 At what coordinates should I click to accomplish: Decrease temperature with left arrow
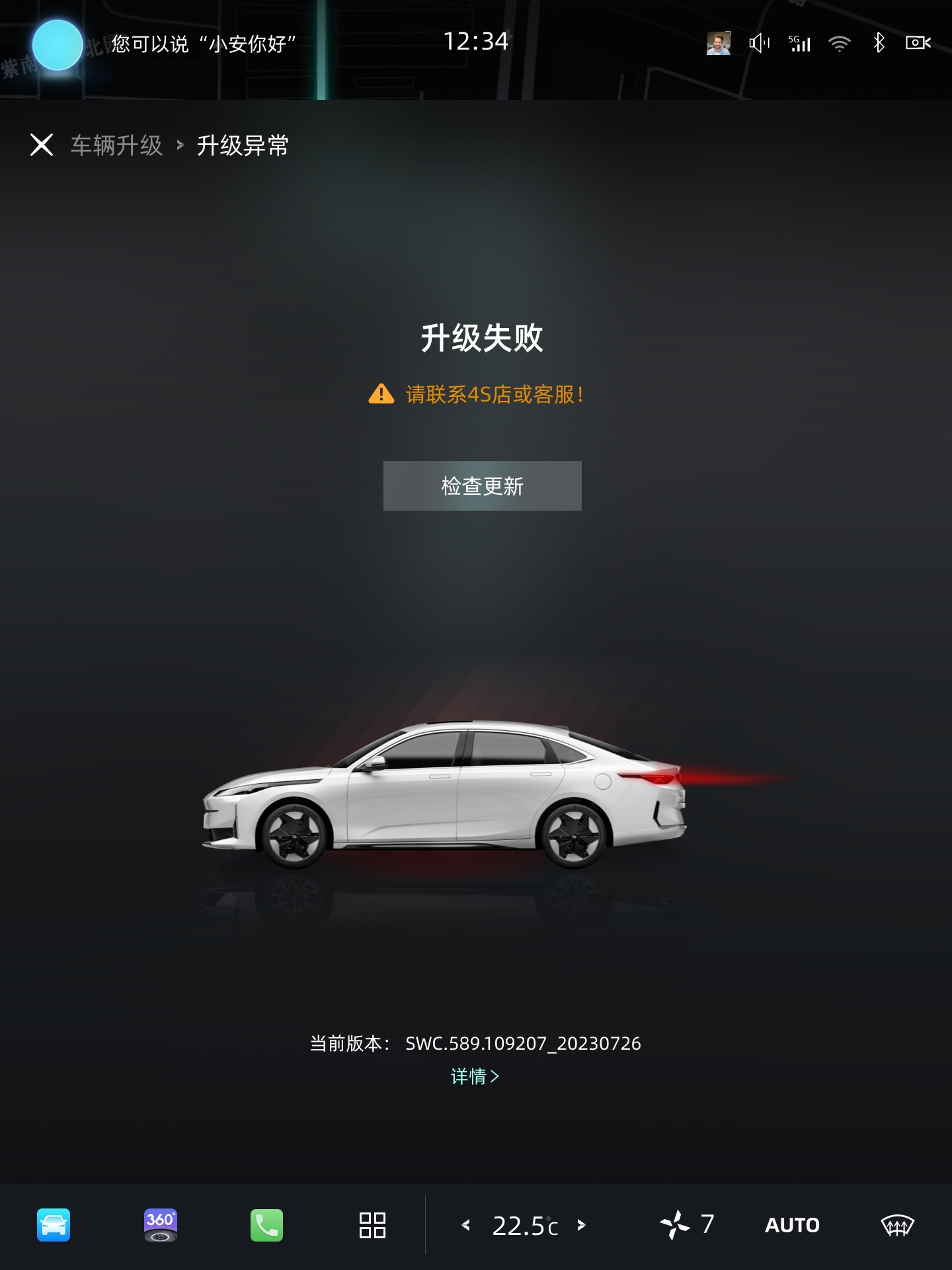[466, 1225]
